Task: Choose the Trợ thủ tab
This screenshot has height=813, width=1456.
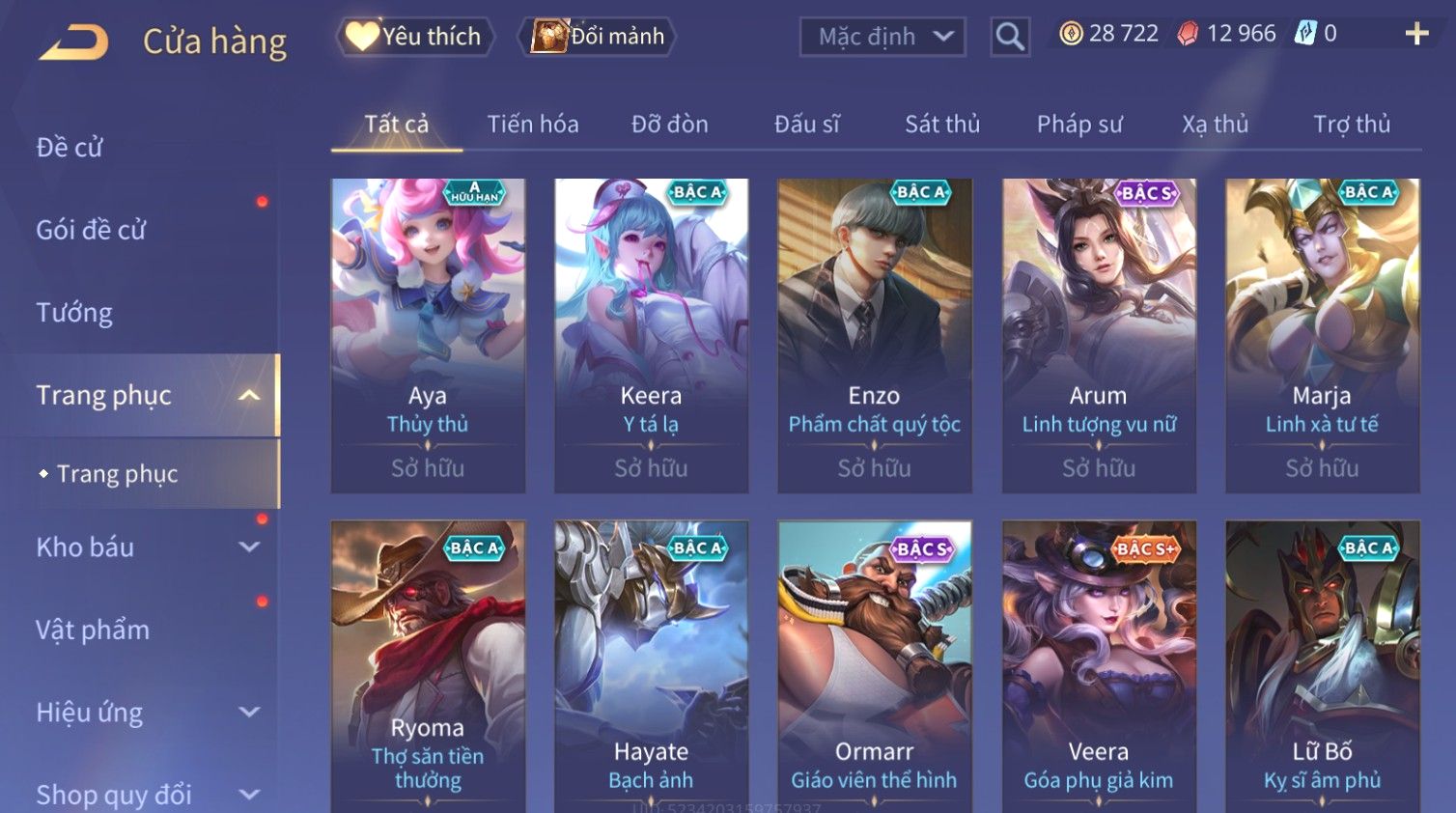Action: [1351, 125]
